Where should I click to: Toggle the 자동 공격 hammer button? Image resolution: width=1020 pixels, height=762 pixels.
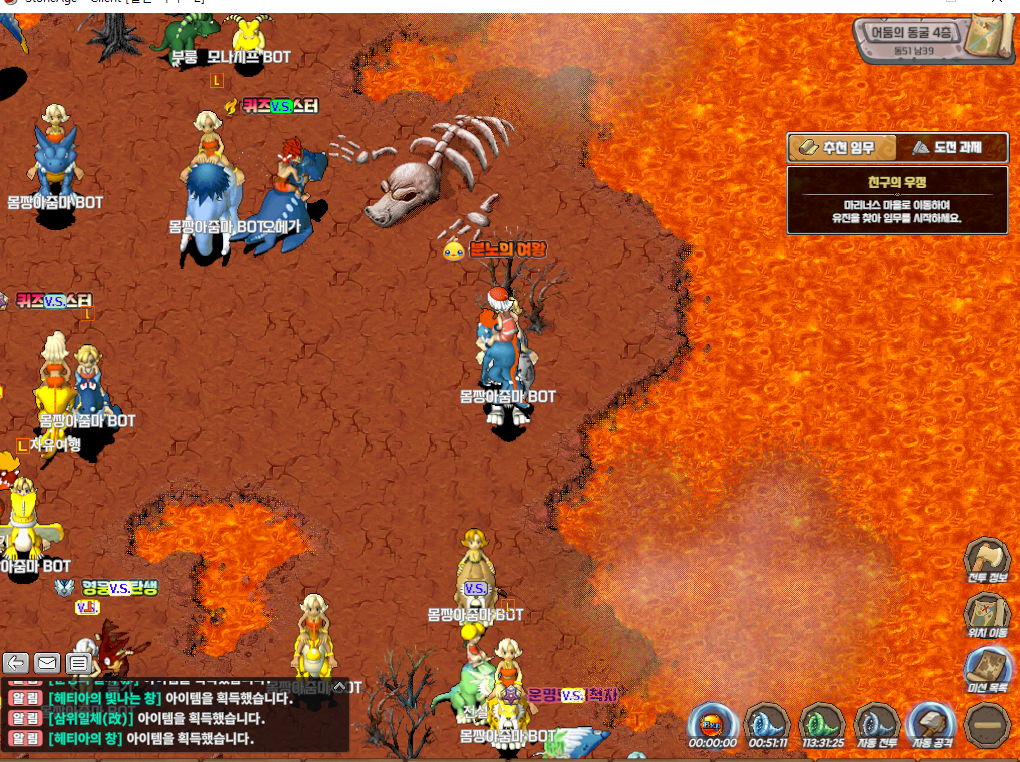[932, 724]
